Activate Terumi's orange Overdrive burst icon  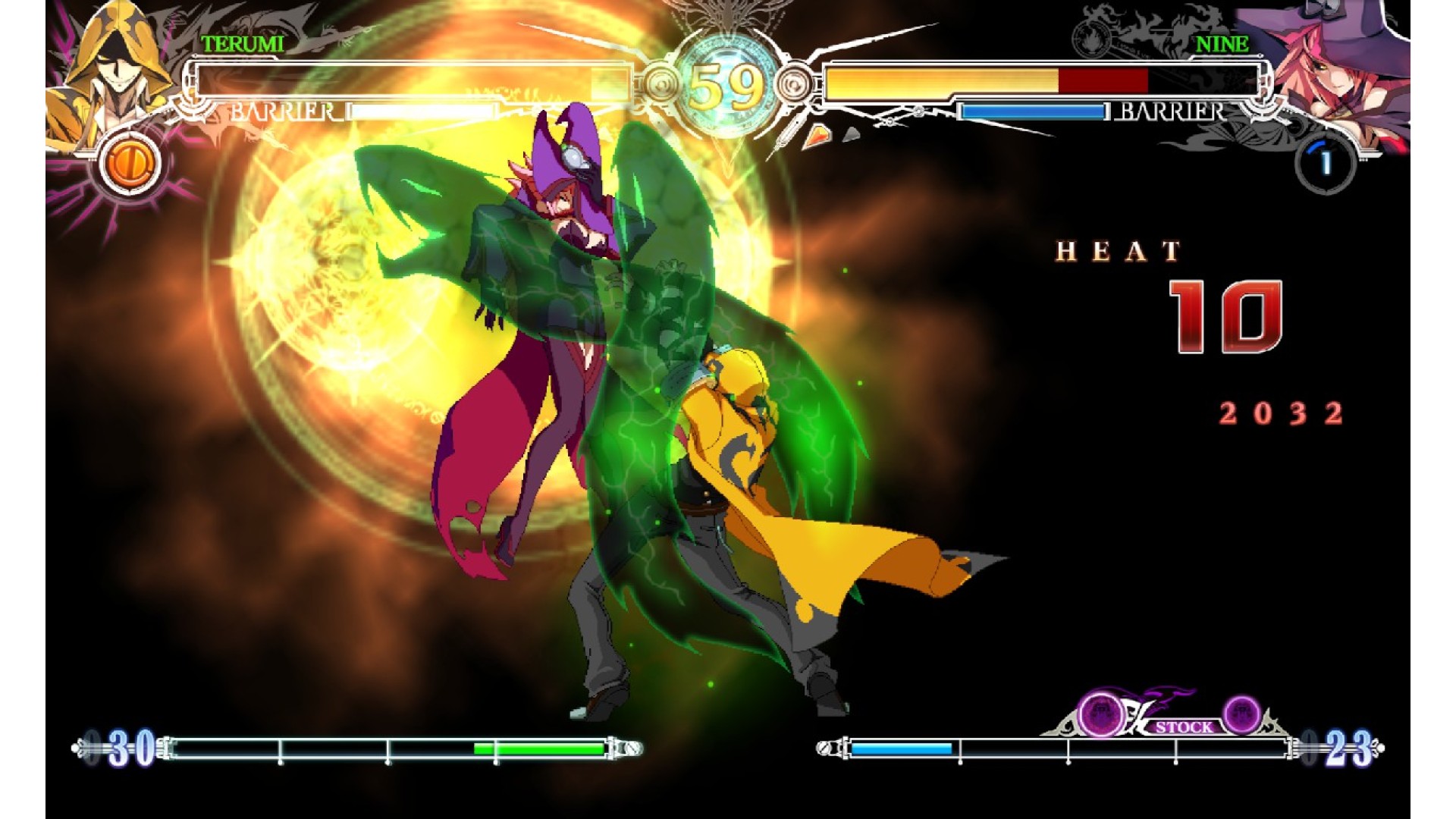[128, 162]
